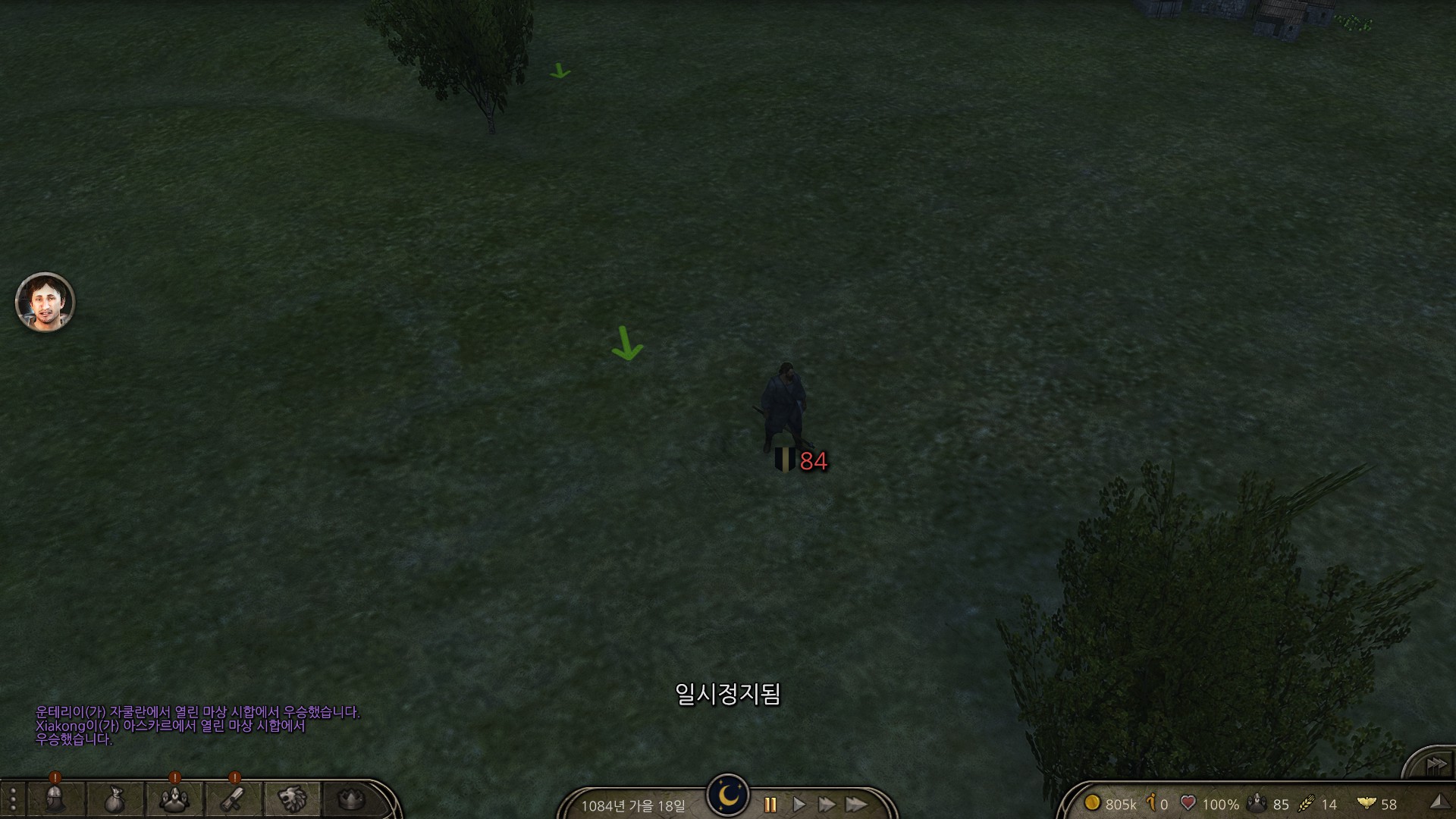Image resolution: width=1456 pixels, height=819 pixels.
Task: Open the kingdom crown icon
Action: (350, 799)
